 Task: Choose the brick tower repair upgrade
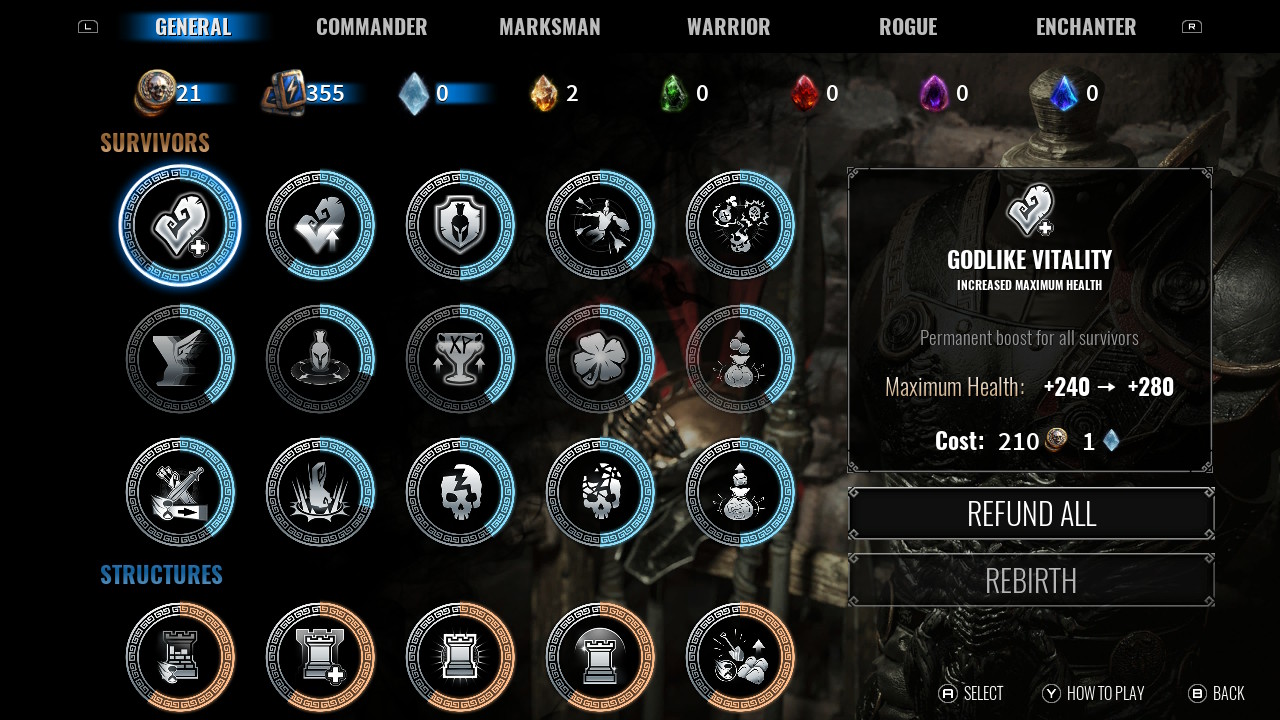pyautogui.click(x=180, y=657)
